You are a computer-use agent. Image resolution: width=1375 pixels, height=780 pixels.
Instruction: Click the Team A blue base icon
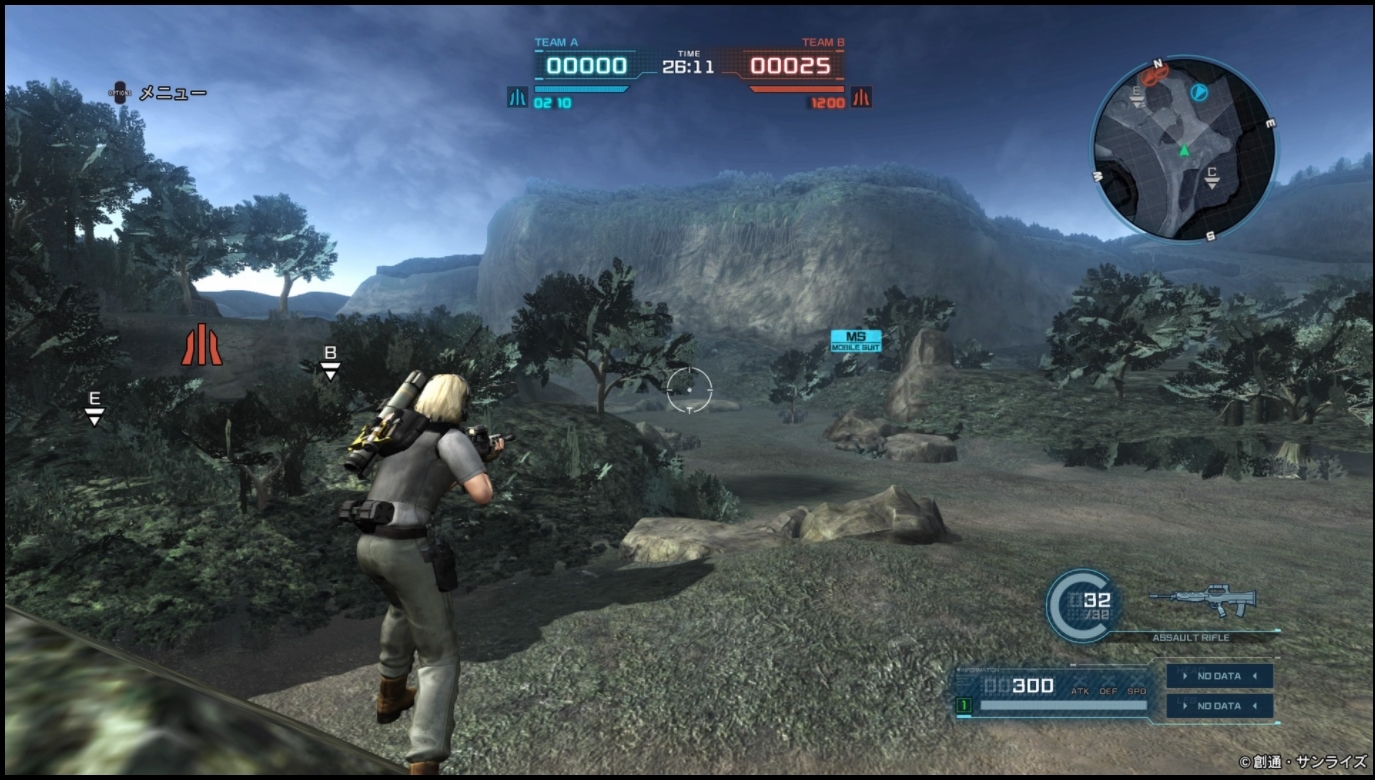point(517,98)
